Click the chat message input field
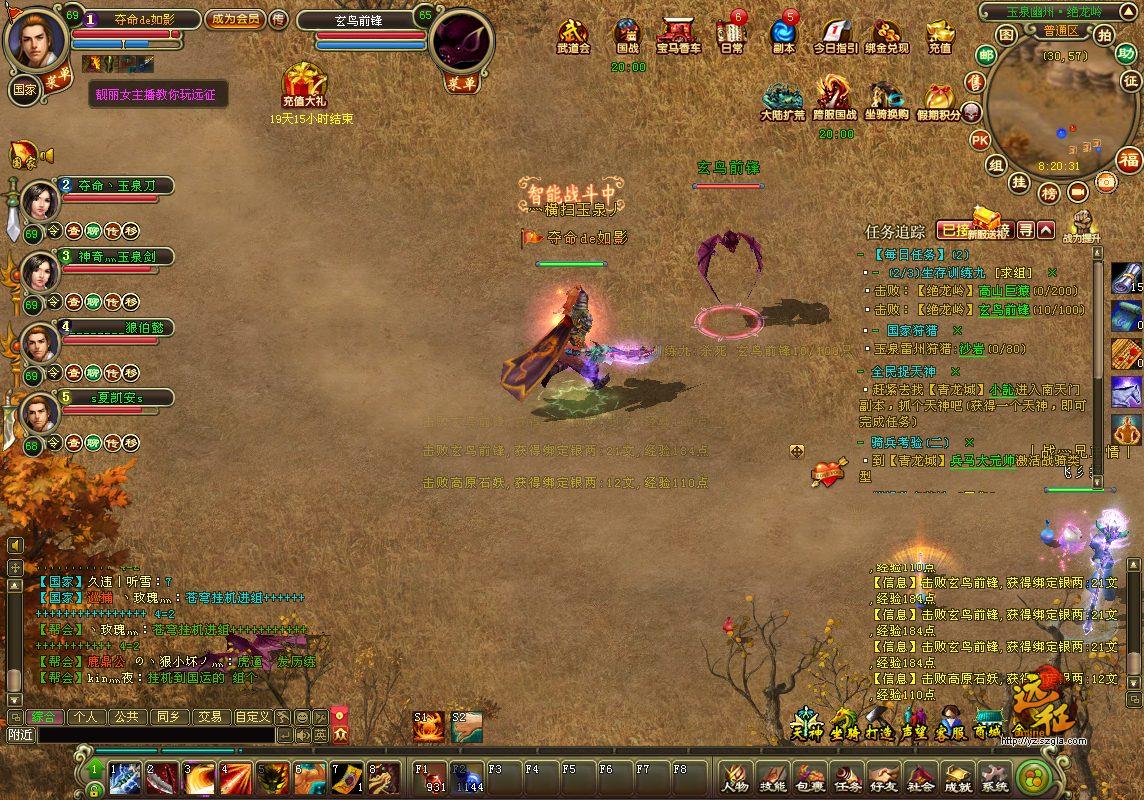 point(155,735)
